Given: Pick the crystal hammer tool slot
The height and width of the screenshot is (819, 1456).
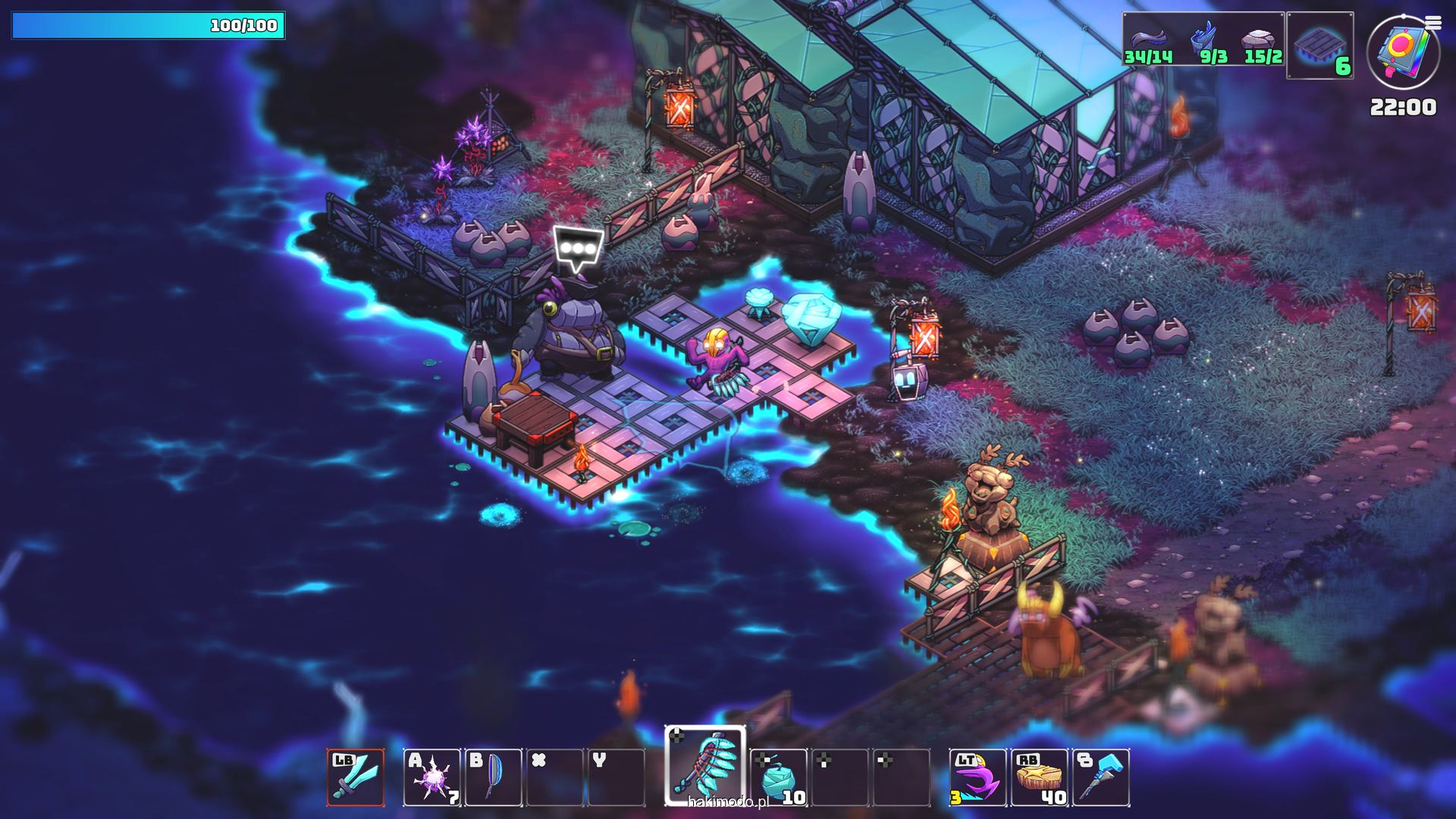Looking at the screenshot, I should (1101, 777).
